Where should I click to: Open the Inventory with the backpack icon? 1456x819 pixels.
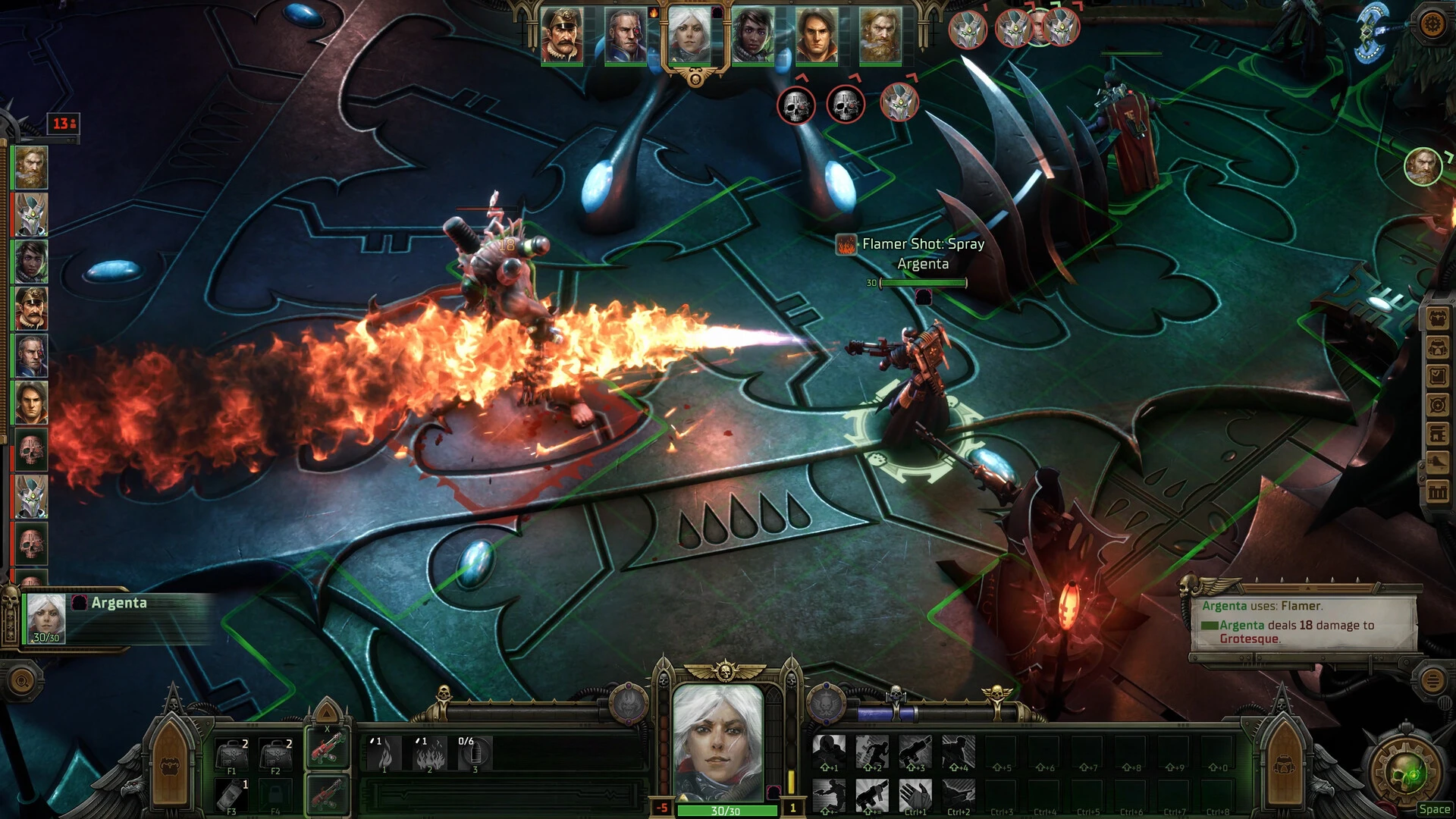point(1437,317)
